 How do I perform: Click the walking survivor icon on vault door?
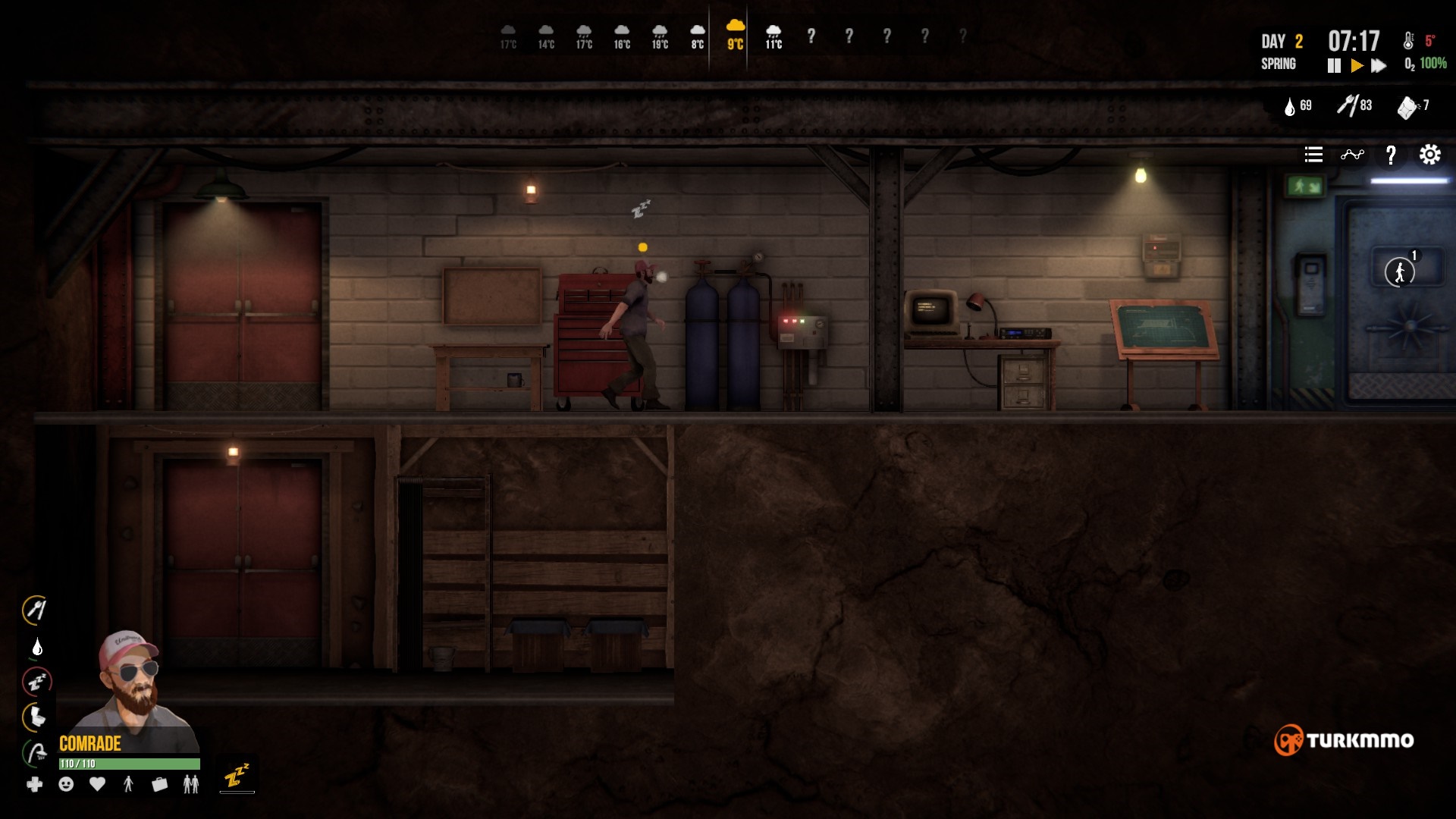click(x=1400, y=271)
